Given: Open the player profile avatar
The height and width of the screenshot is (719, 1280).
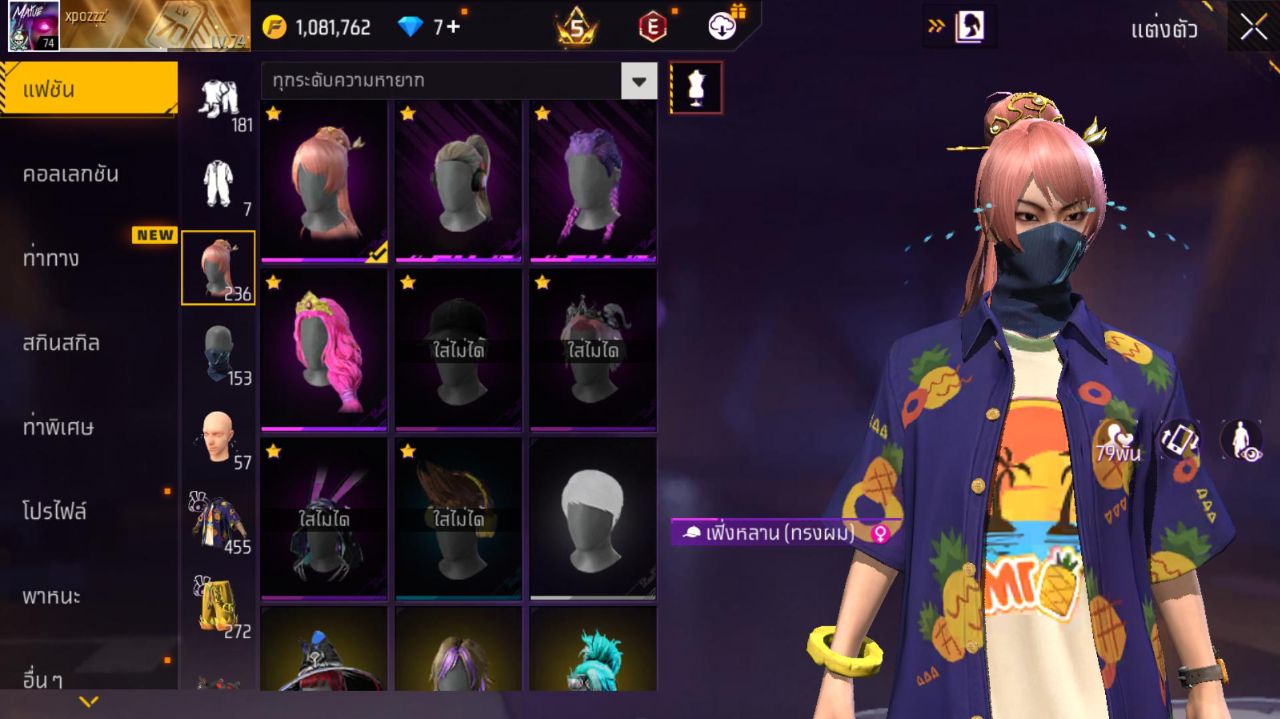Looking at the screenshot, I should coord(34,26).
